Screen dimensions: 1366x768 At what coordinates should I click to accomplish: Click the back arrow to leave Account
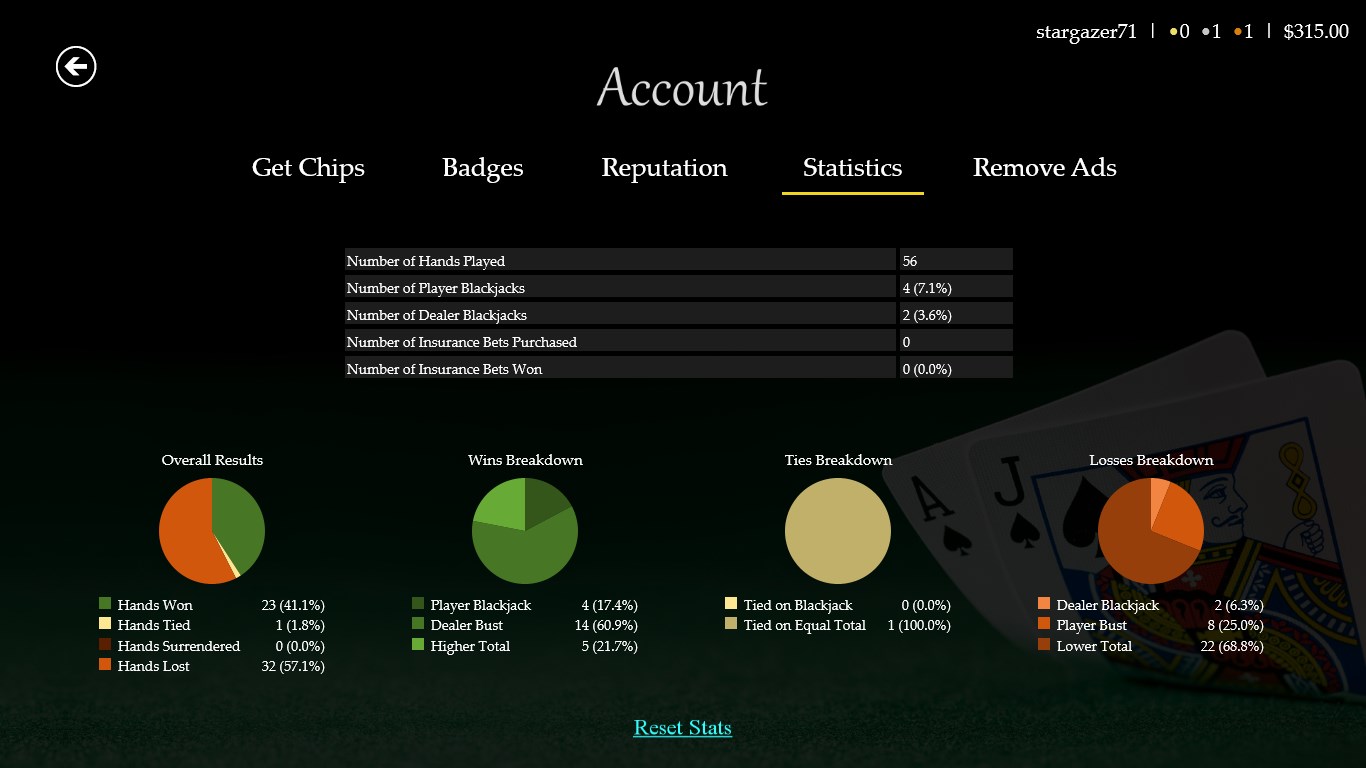(74, 67)
